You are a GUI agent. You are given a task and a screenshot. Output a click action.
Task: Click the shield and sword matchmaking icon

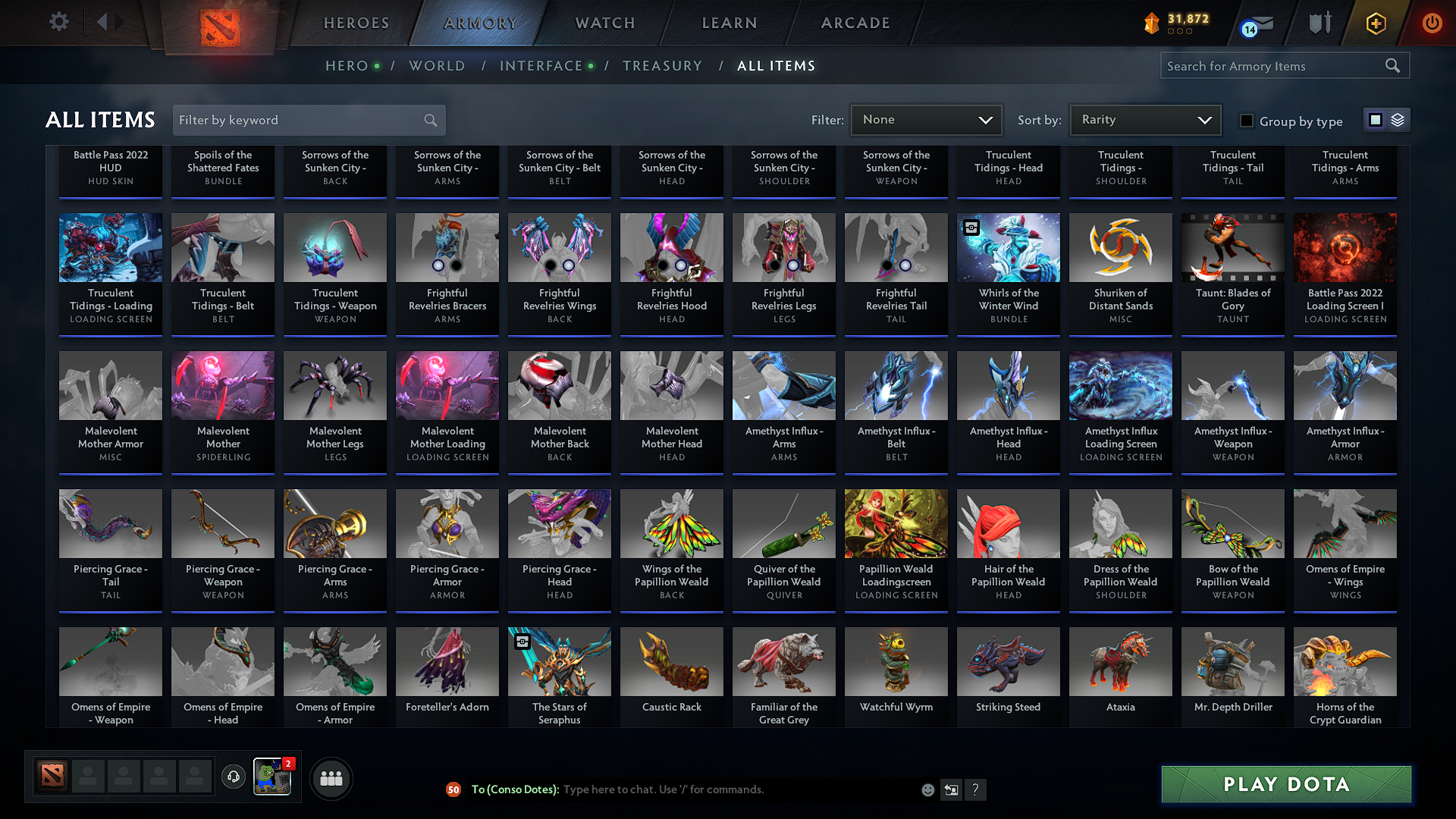(x=1318, y=23)
